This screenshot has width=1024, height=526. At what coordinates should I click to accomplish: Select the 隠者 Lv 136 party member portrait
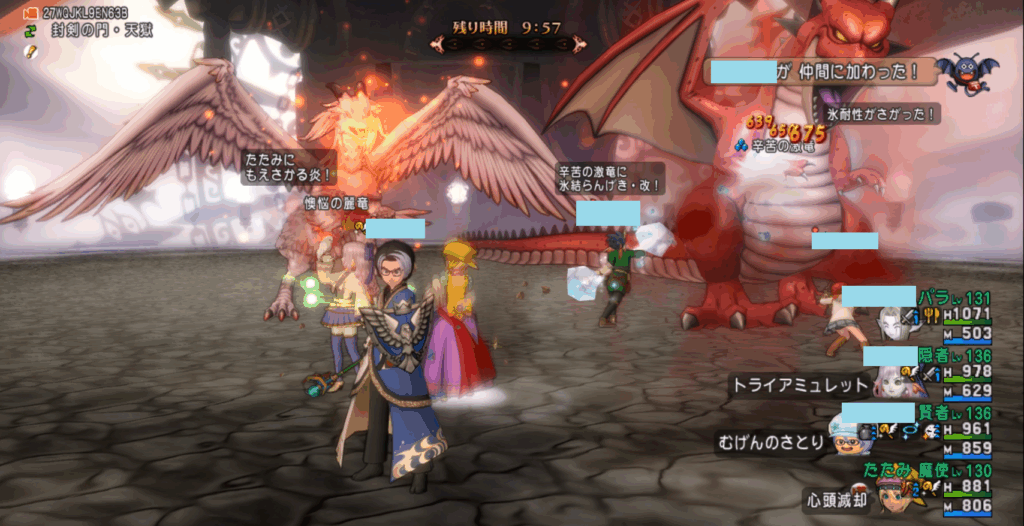(x=889, y=382)
